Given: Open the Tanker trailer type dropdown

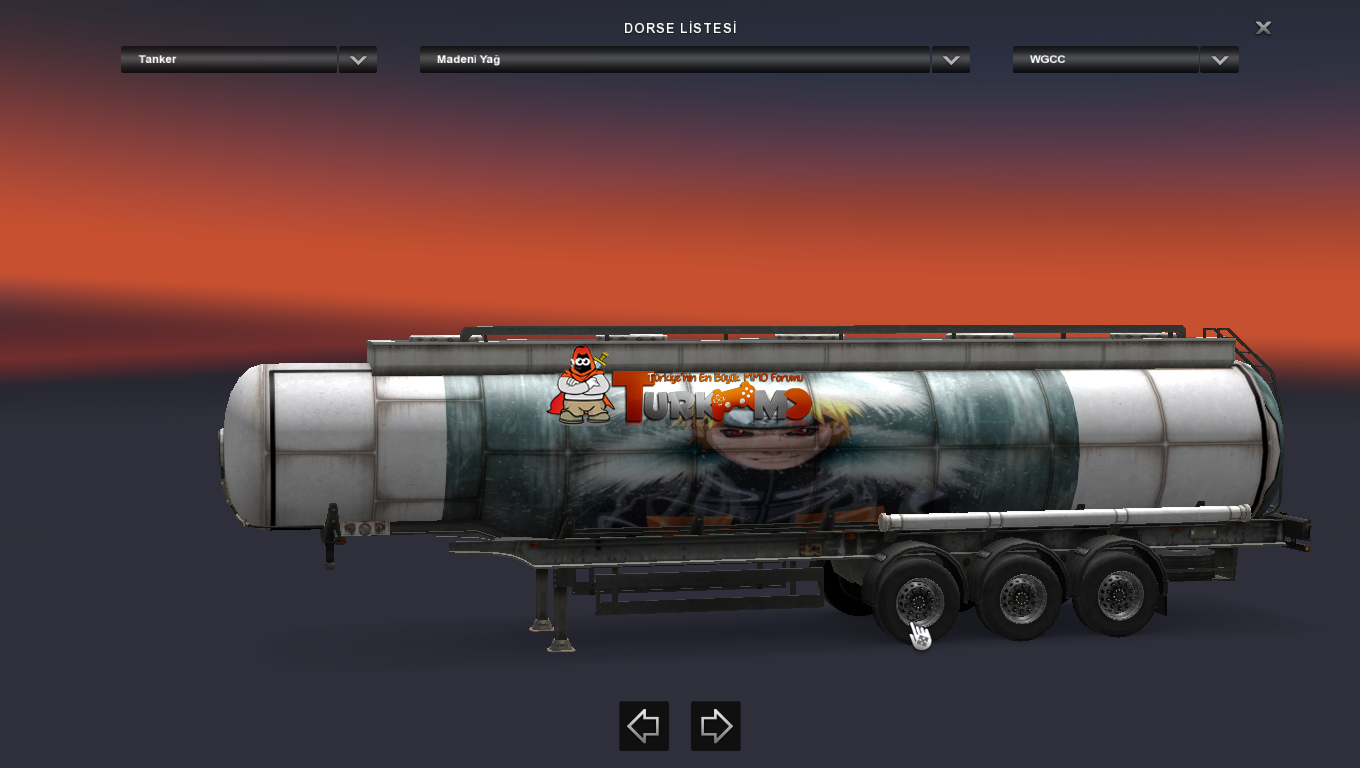Looking at the screenshot, I should (357, 60).
